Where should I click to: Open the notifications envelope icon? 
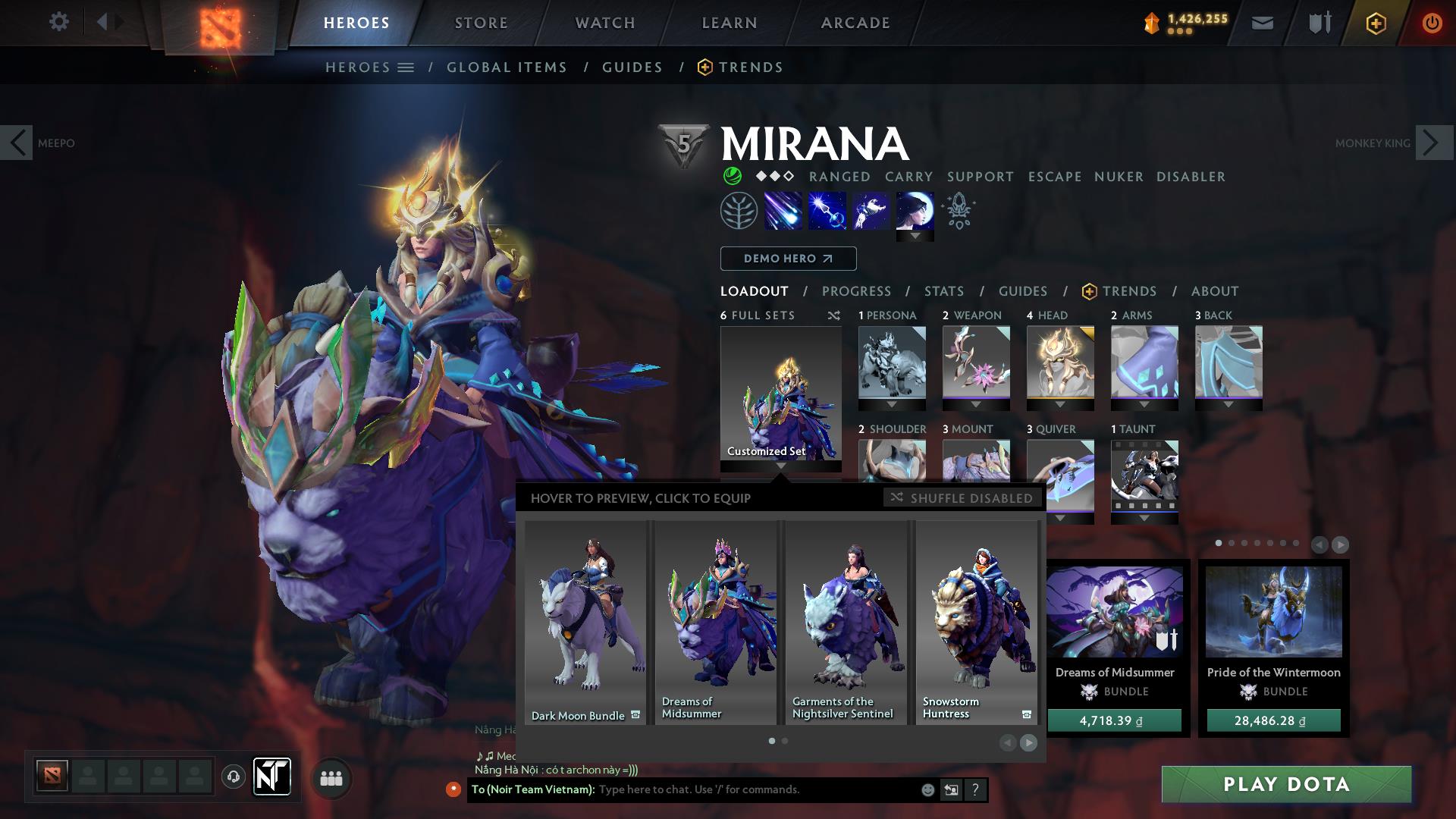(1261, 22)
